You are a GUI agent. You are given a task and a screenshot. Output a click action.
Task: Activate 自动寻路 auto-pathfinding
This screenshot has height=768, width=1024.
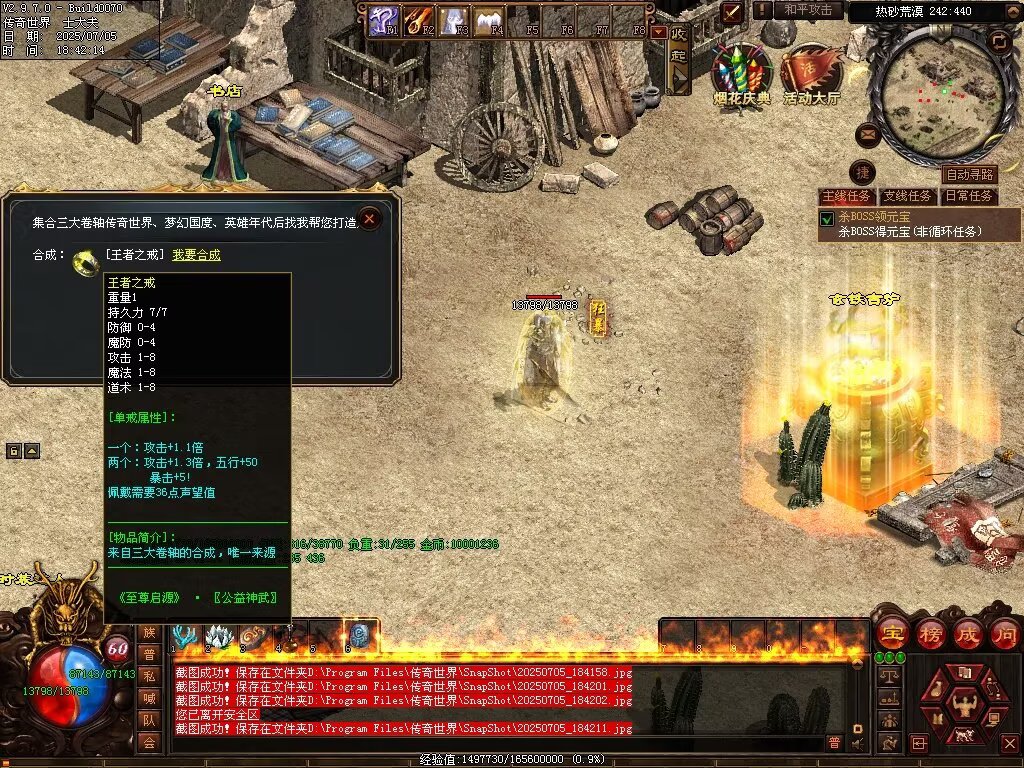tap(970, 175)
